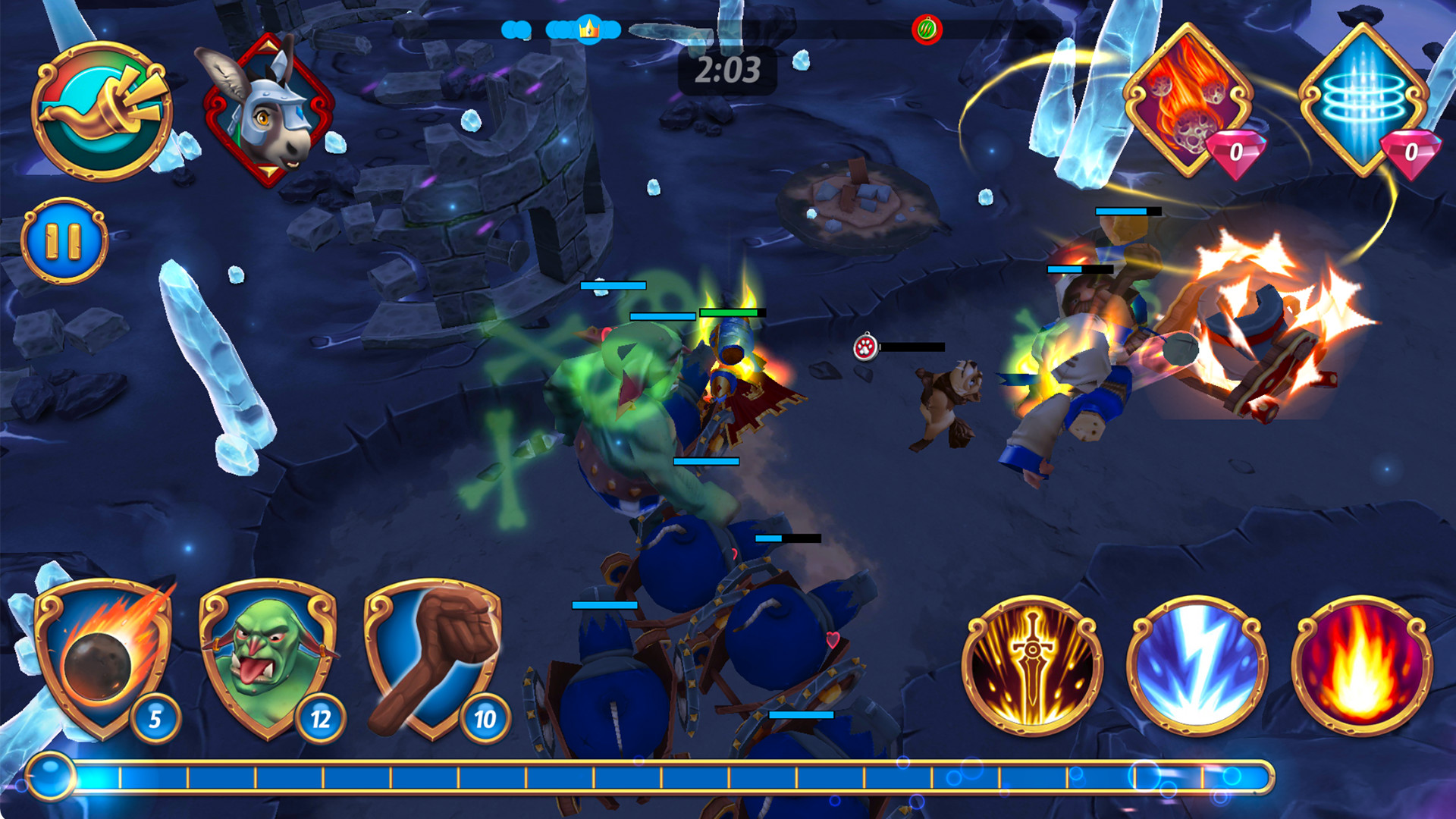
Task: Open the meteor gem counter
Action: pyautogui.click(x=1255, y=153)
